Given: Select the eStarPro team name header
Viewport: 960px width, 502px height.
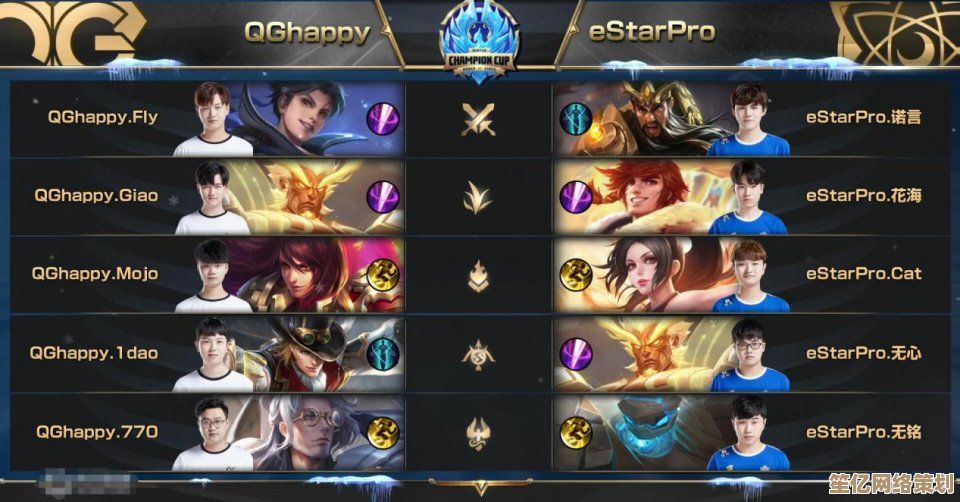Looking at the screenshot, I should (x=652, y=31).
